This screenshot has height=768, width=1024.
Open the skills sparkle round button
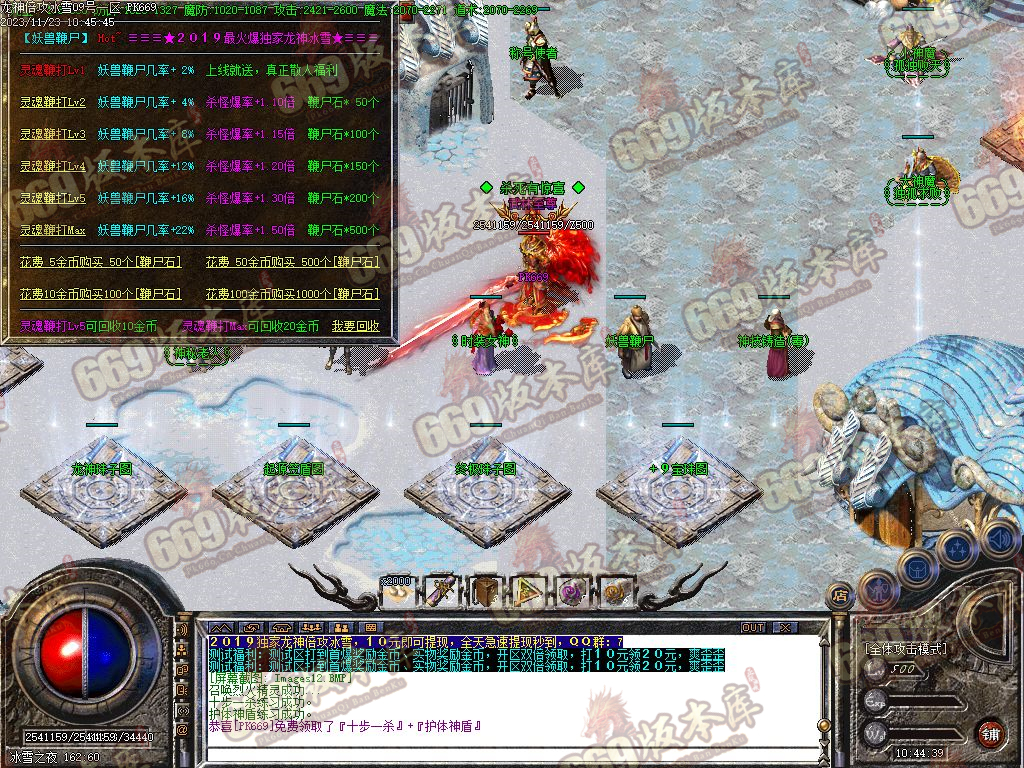(957, 548)
